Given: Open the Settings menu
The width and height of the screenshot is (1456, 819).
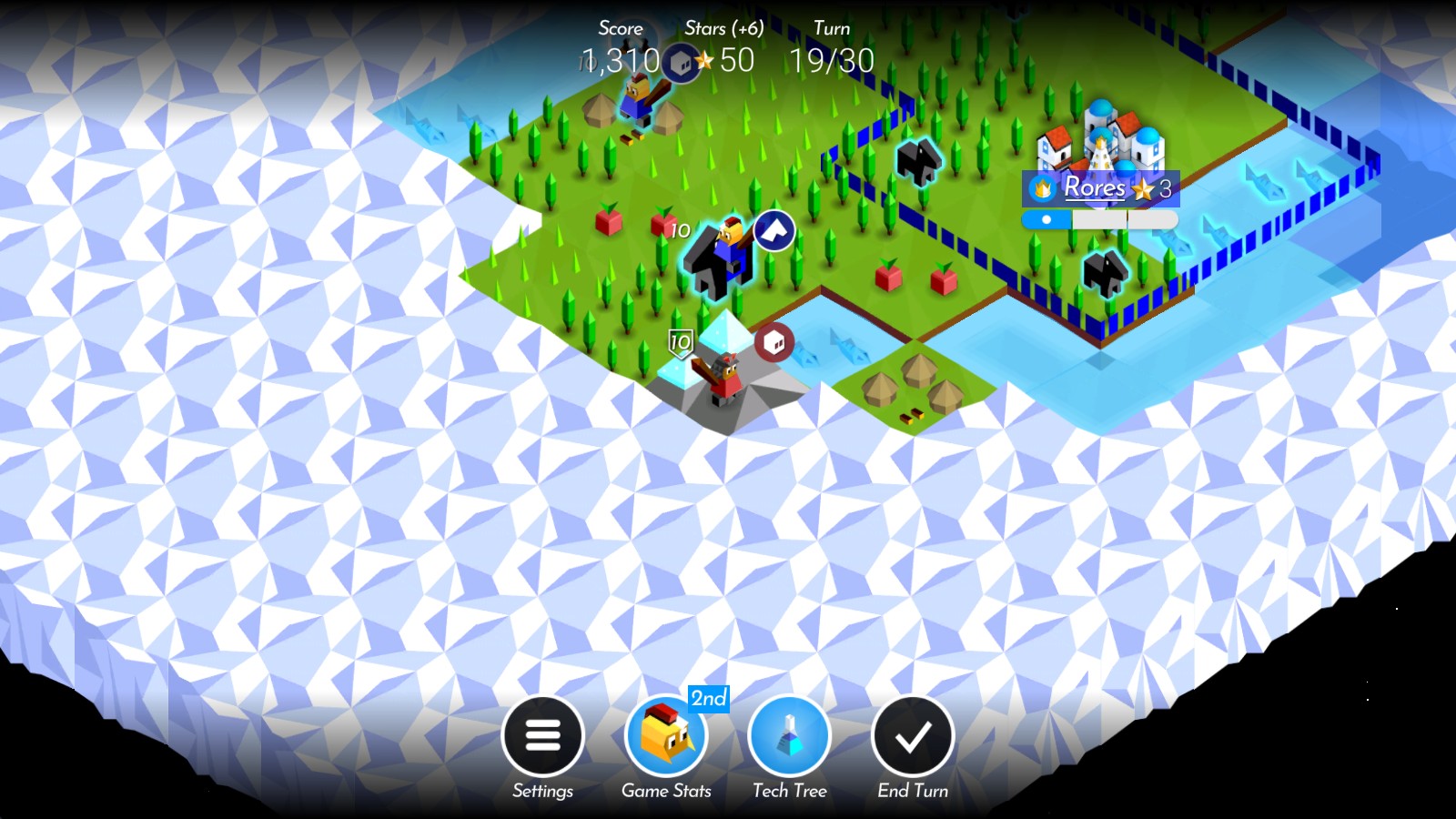Looking at the screenshot, I should [542, 736].
